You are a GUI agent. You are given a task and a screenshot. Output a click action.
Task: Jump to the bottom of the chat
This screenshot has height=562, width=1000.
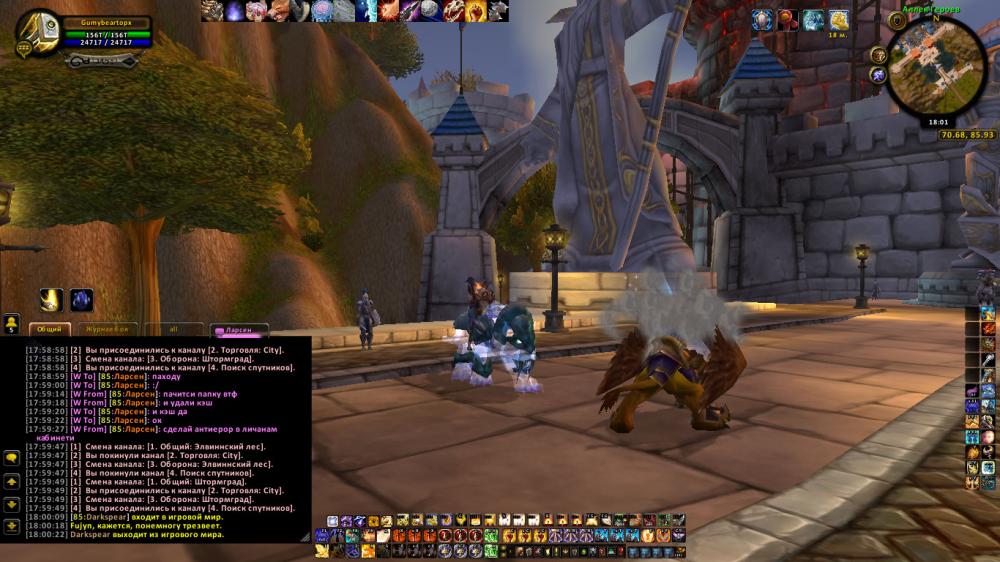12,525
